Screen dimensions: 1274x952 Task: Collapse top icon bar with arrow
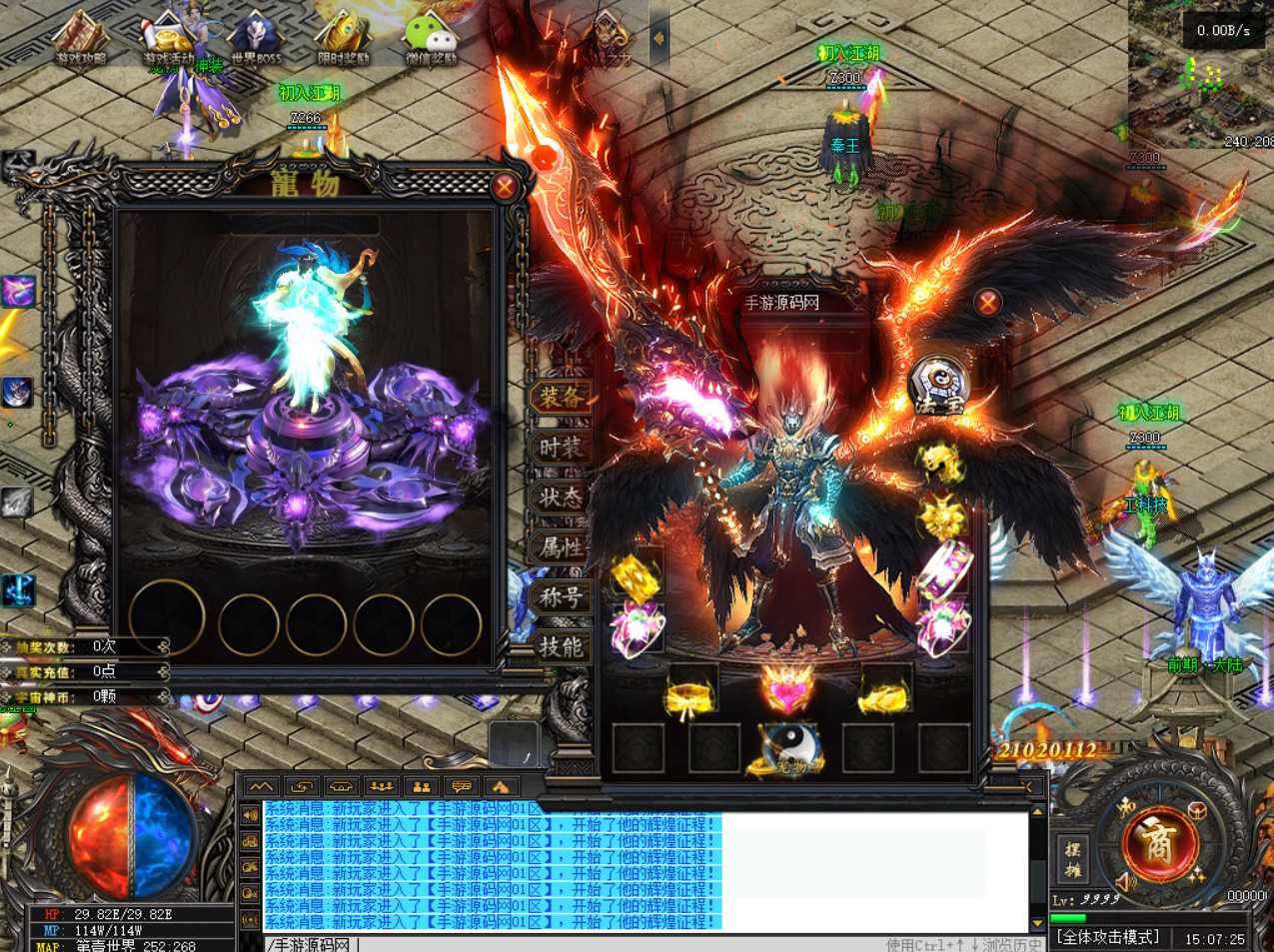click(658, 39)
